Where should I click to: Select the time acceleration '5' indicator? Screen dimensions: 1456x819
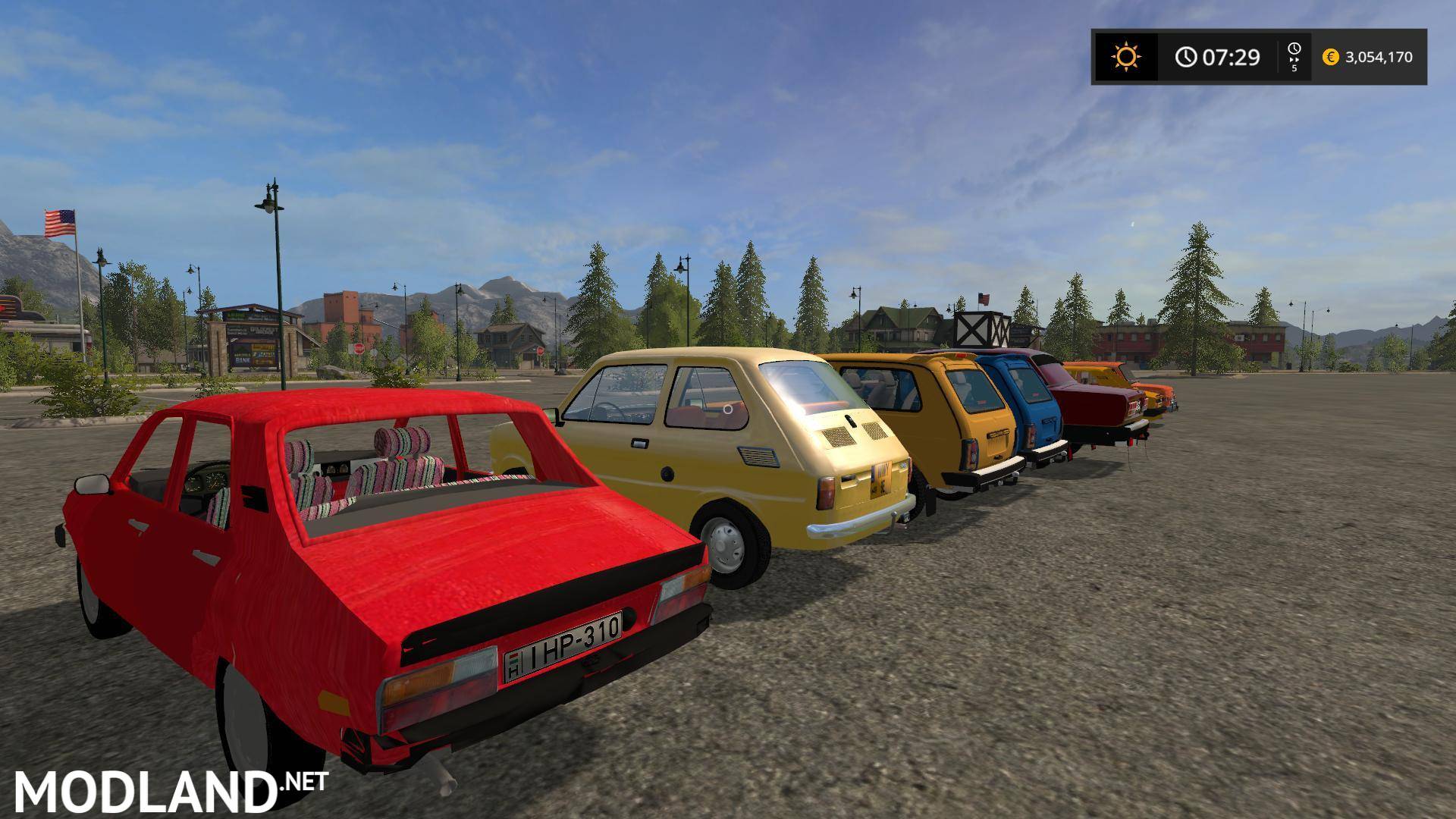pyautogui.click(x=1295, y=69)
